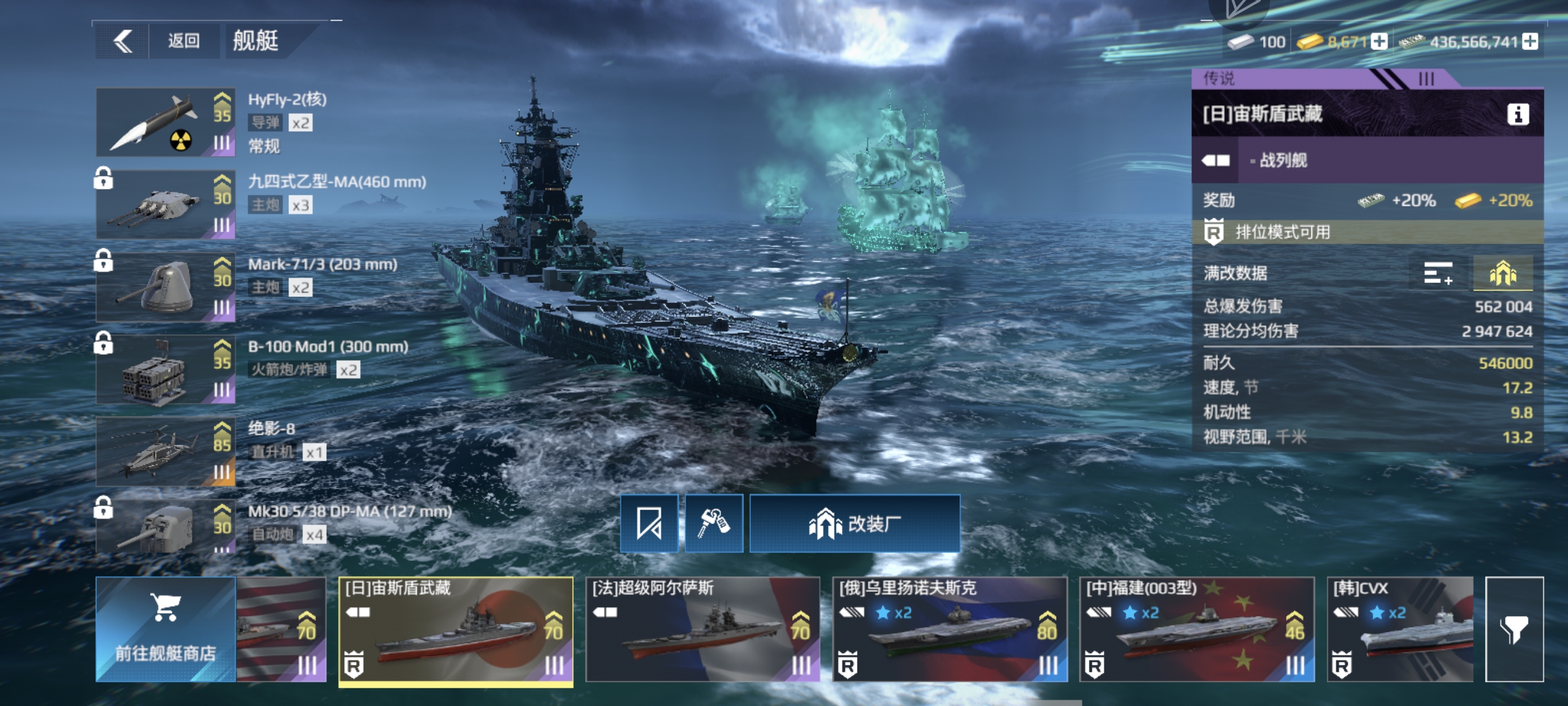The image size is (1568, 706).
Task: Select the 超级阿尔萨斯 battleship card
Action: point(702,630)
